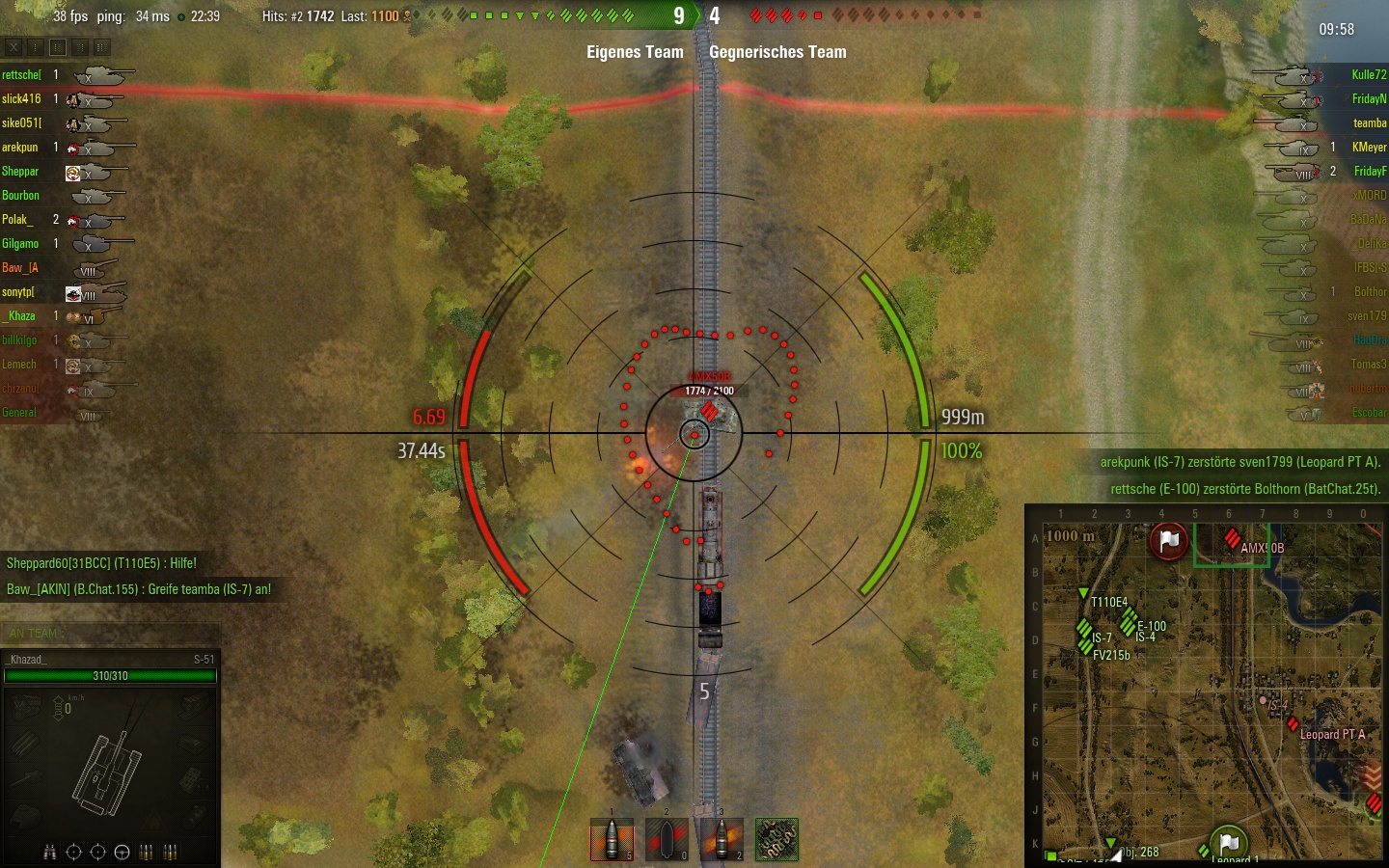Select the AMX 50B marker on the minimap
The image size is (1389, 868).
click(1232, 538)
